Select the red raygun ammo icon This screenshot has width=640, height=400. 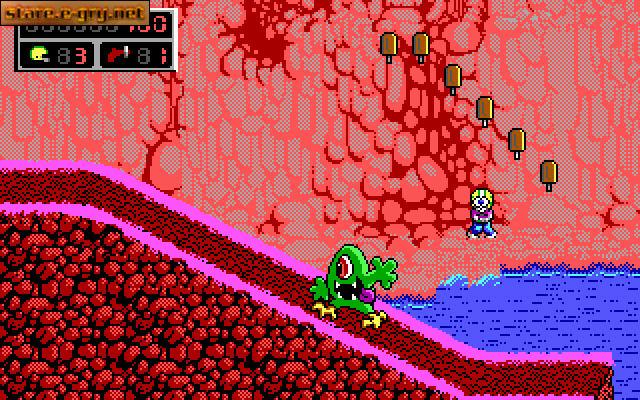click(x=116, y=54)
